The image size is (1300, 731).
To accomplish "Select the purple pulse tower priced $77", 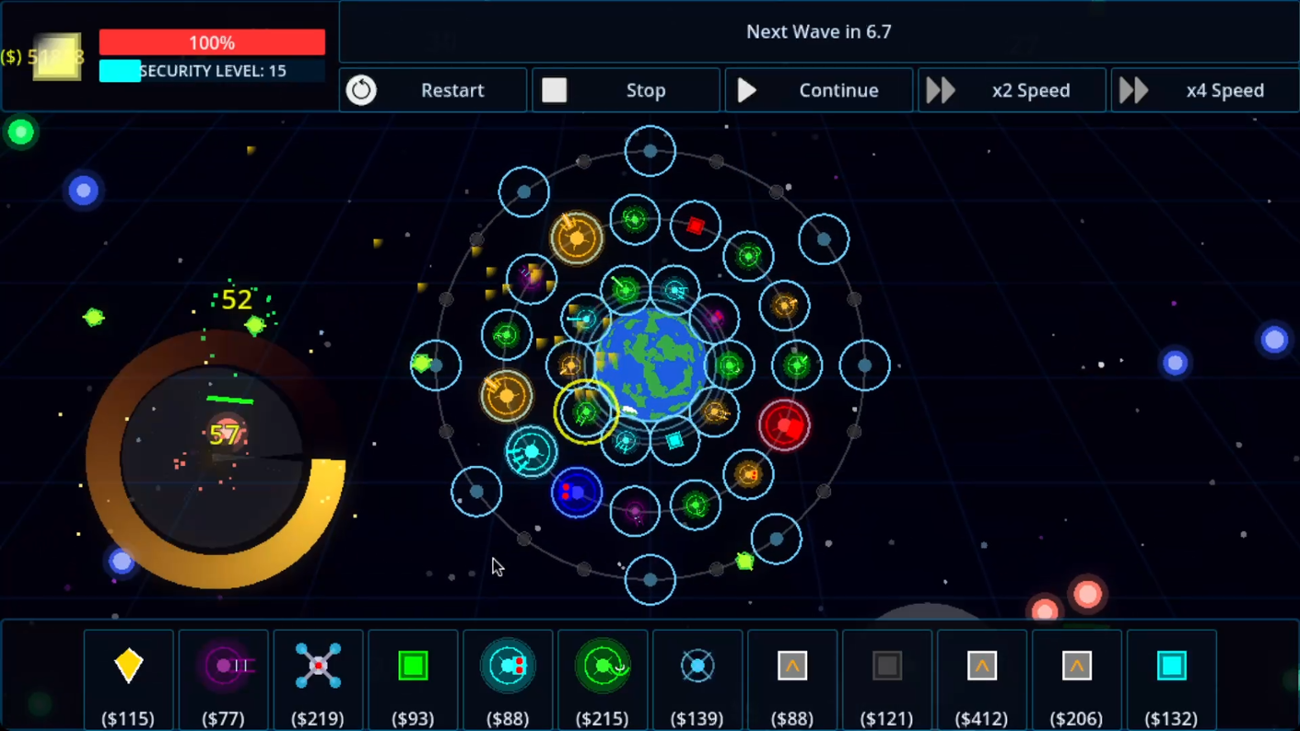I will 223,666.
